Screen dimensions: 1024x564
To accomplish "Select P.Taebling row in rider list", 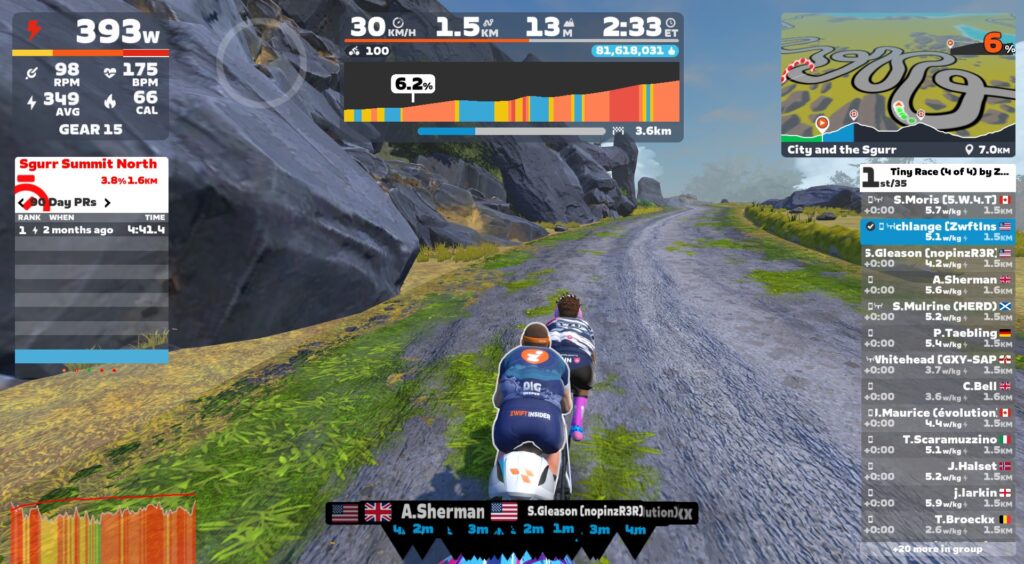I will [x=938, y=338].
